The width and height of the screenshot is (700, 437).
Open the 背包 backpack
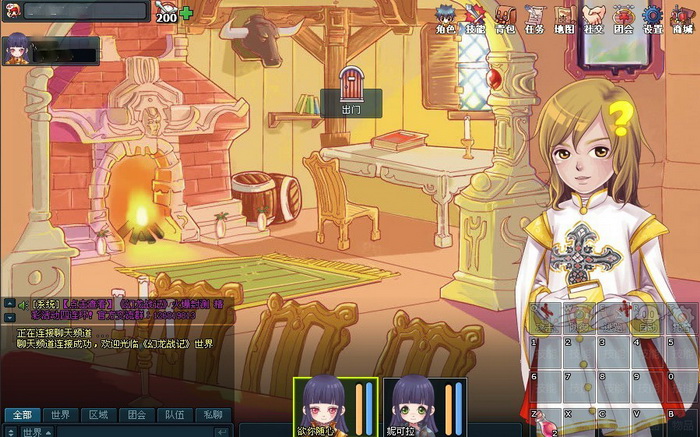(506, 18)
